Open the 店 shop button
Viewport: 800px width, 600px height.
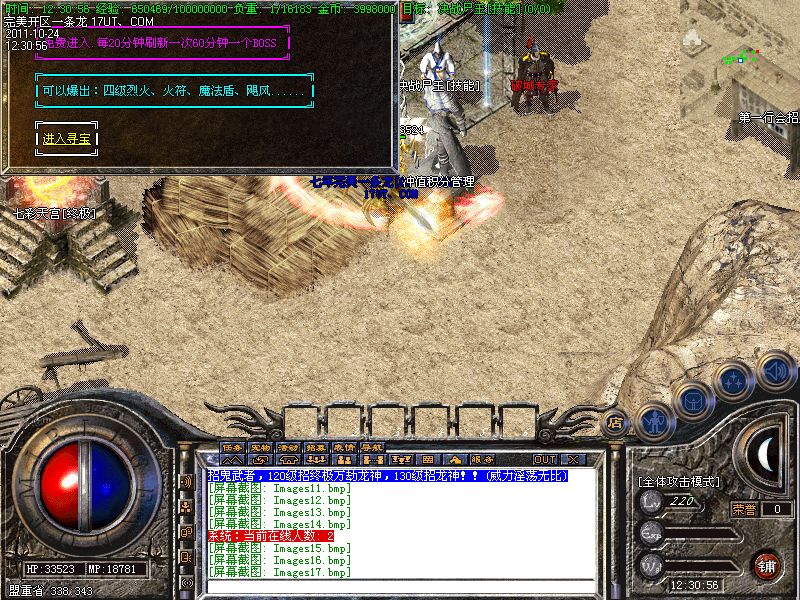tap(615, 422)
